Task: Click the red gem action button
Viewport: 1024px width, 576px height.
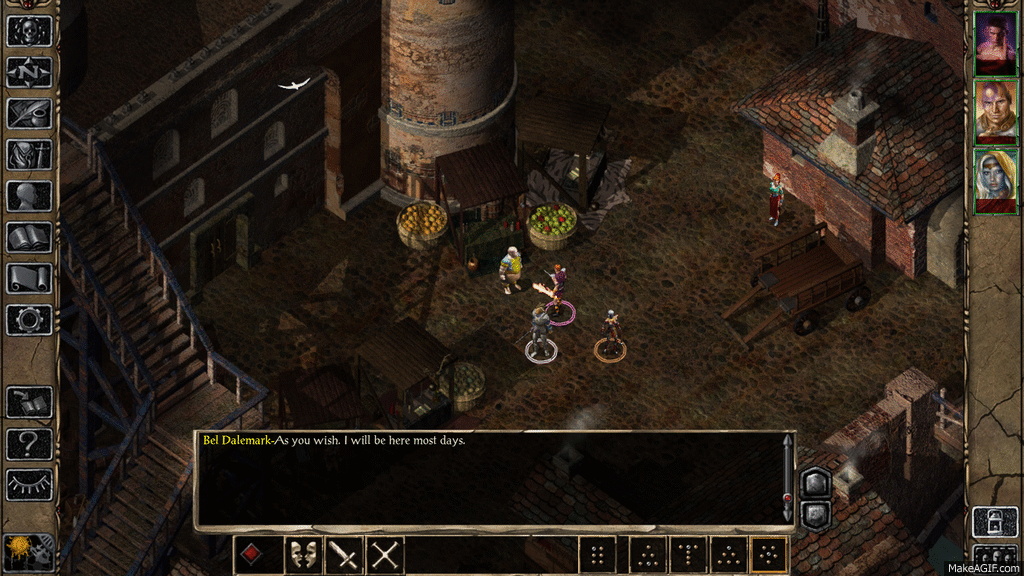Action: pyautogui.click(x=252, y=555)
